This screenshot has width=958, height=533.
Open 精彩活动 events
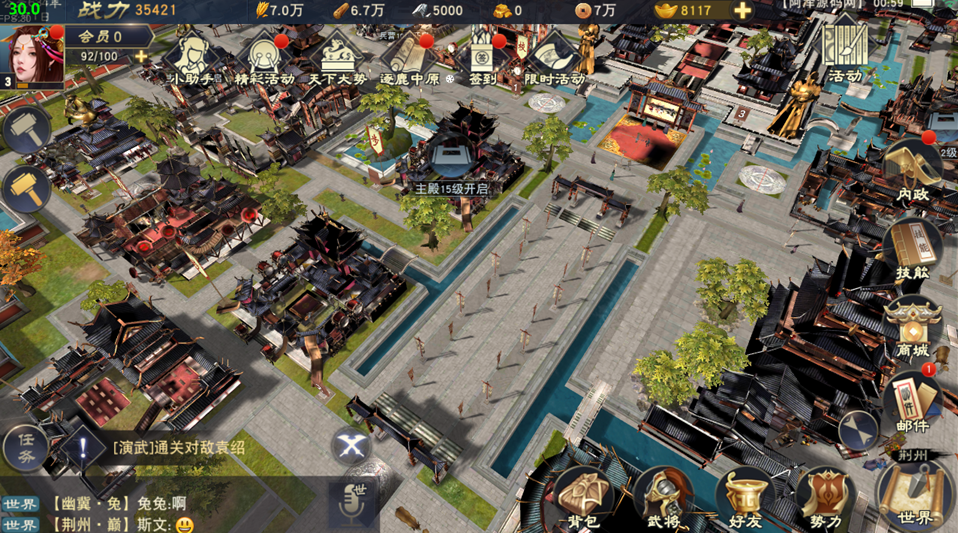(263, 58)
